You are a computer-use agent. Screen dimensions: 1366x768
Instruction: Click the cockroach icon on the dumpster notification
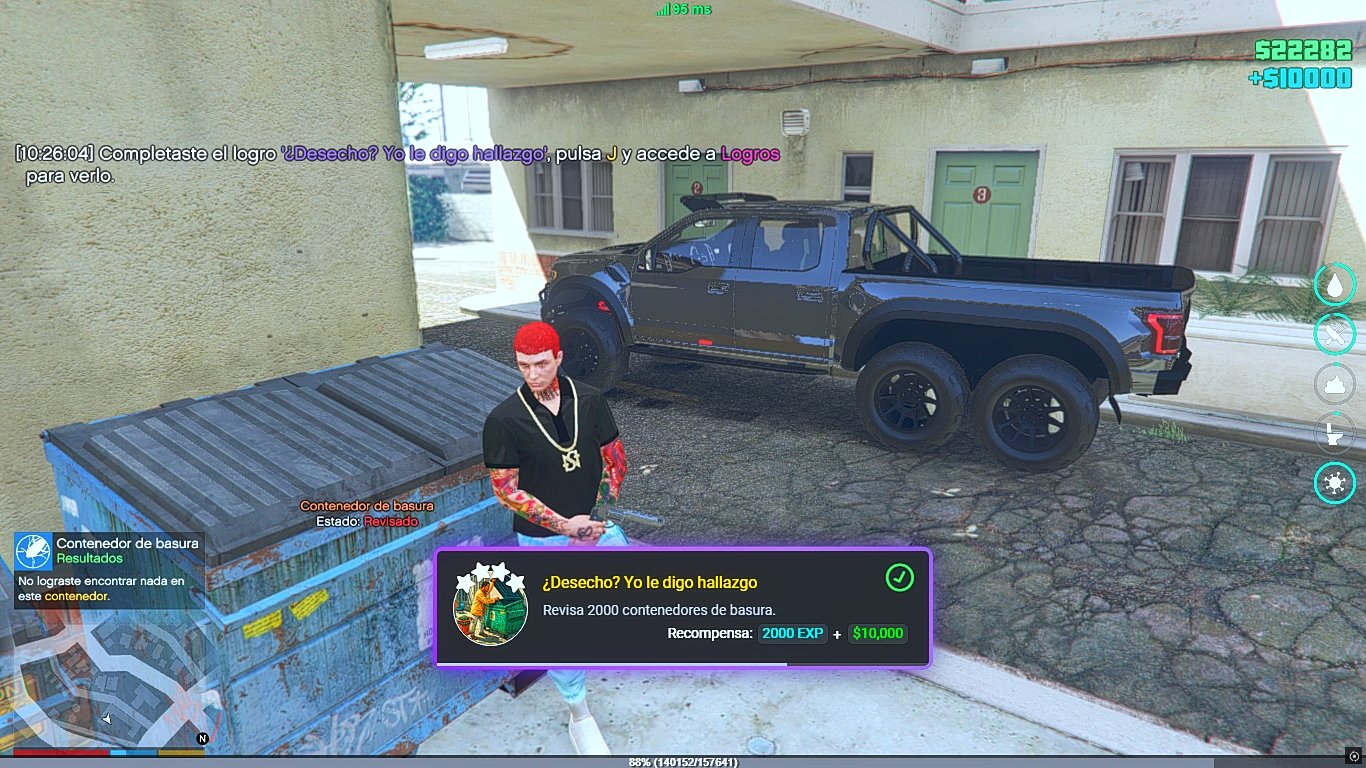[x=33, y=551]
